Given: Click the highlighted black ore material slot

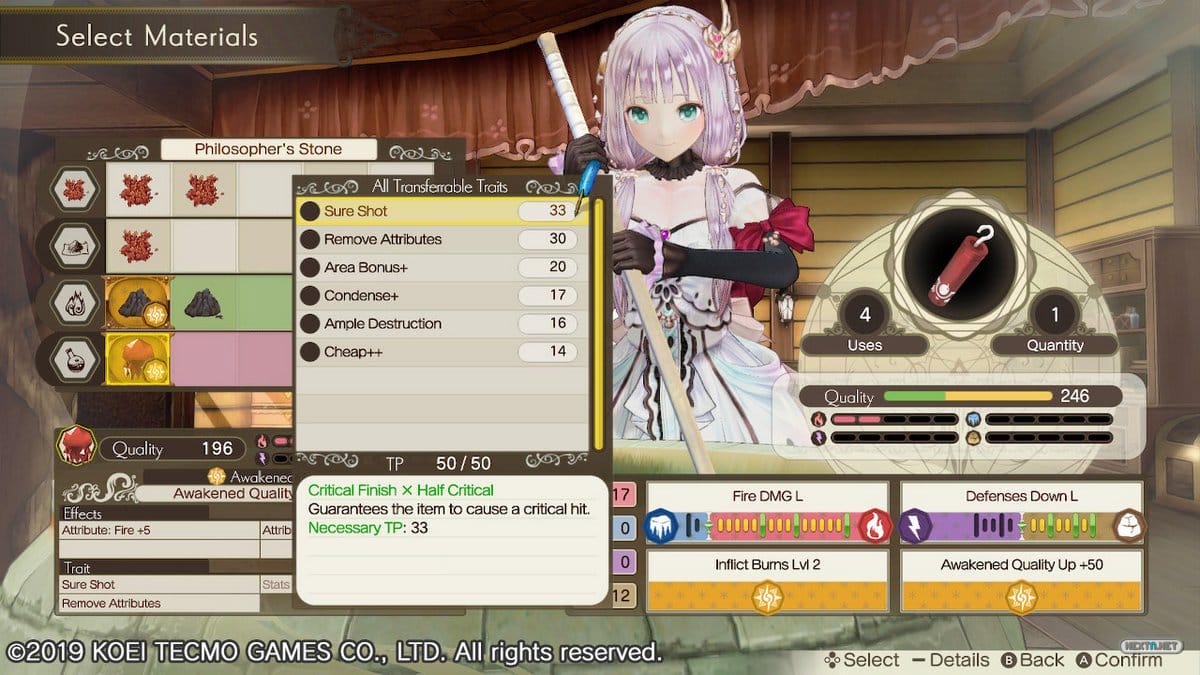Looking at the screenshot, I should click(139, 304).
